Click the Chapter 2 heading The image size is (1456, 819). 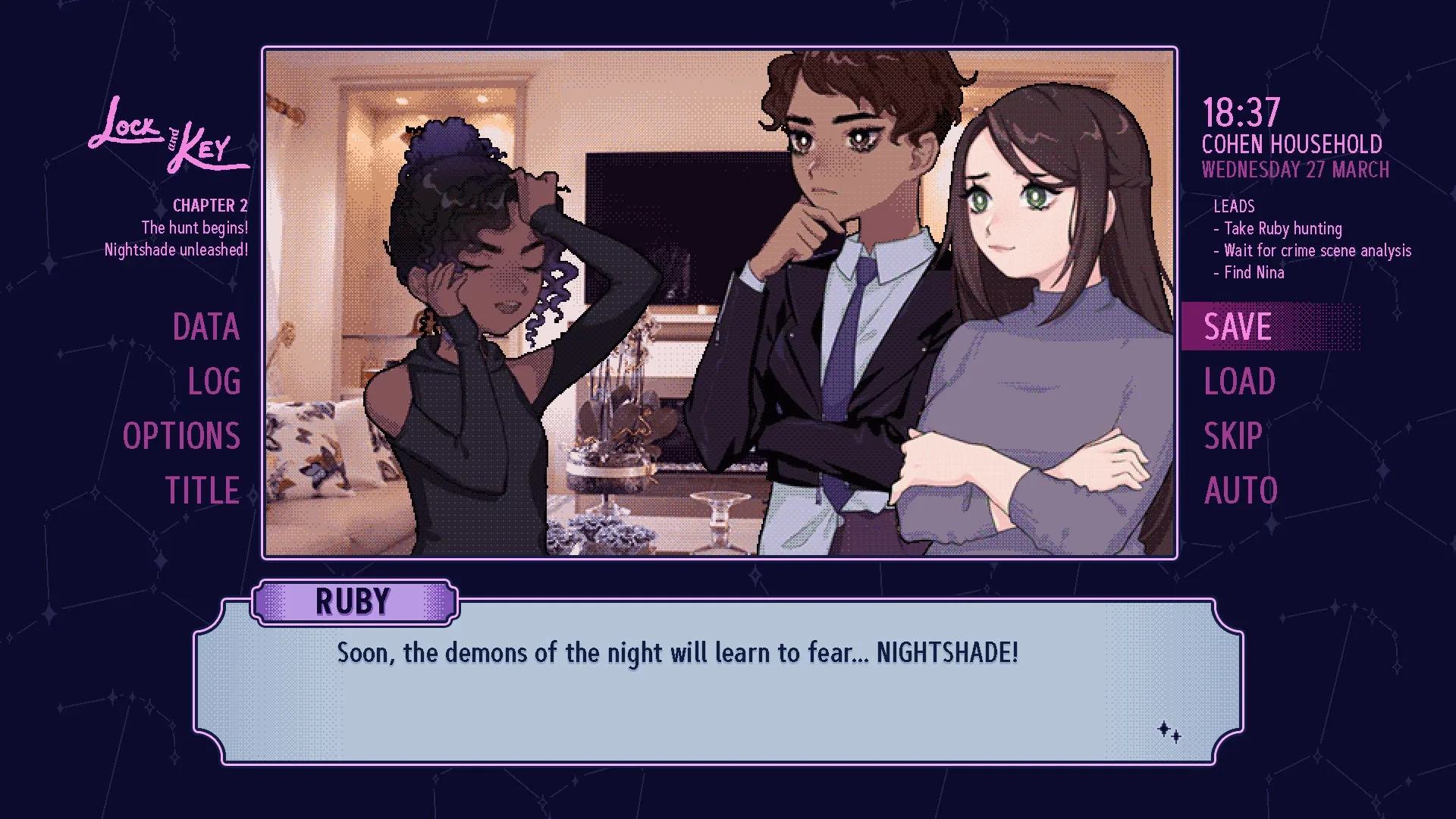pos(209,205)
